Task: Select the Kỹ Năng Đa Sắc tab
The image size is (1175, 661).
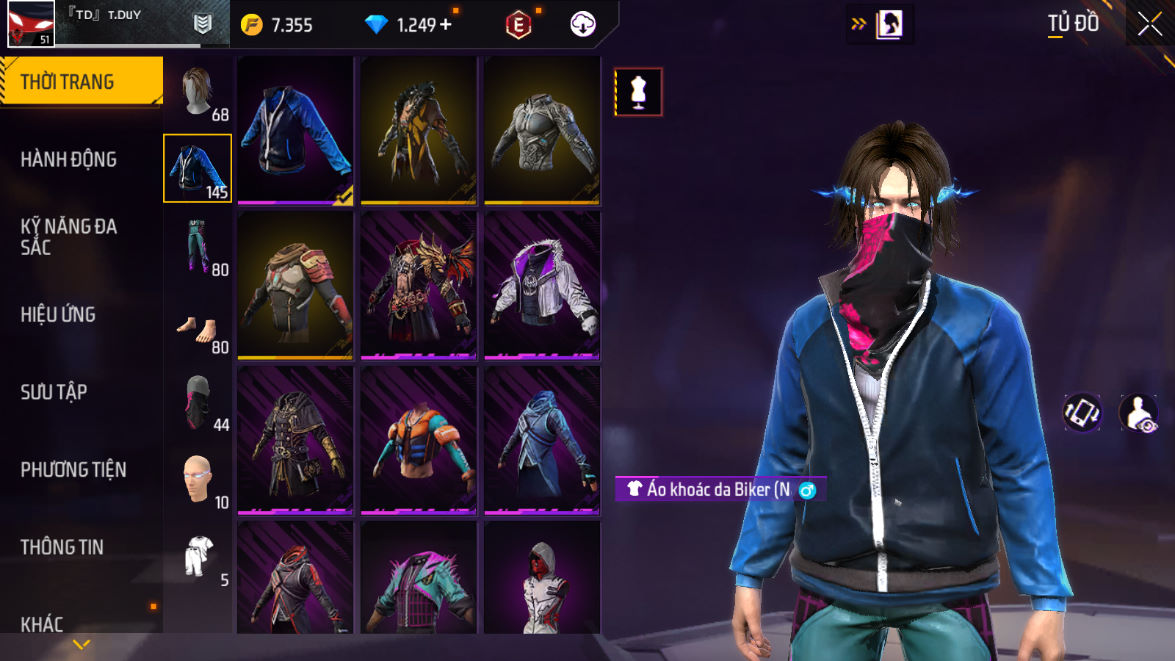Action: [x=69, y=236]
